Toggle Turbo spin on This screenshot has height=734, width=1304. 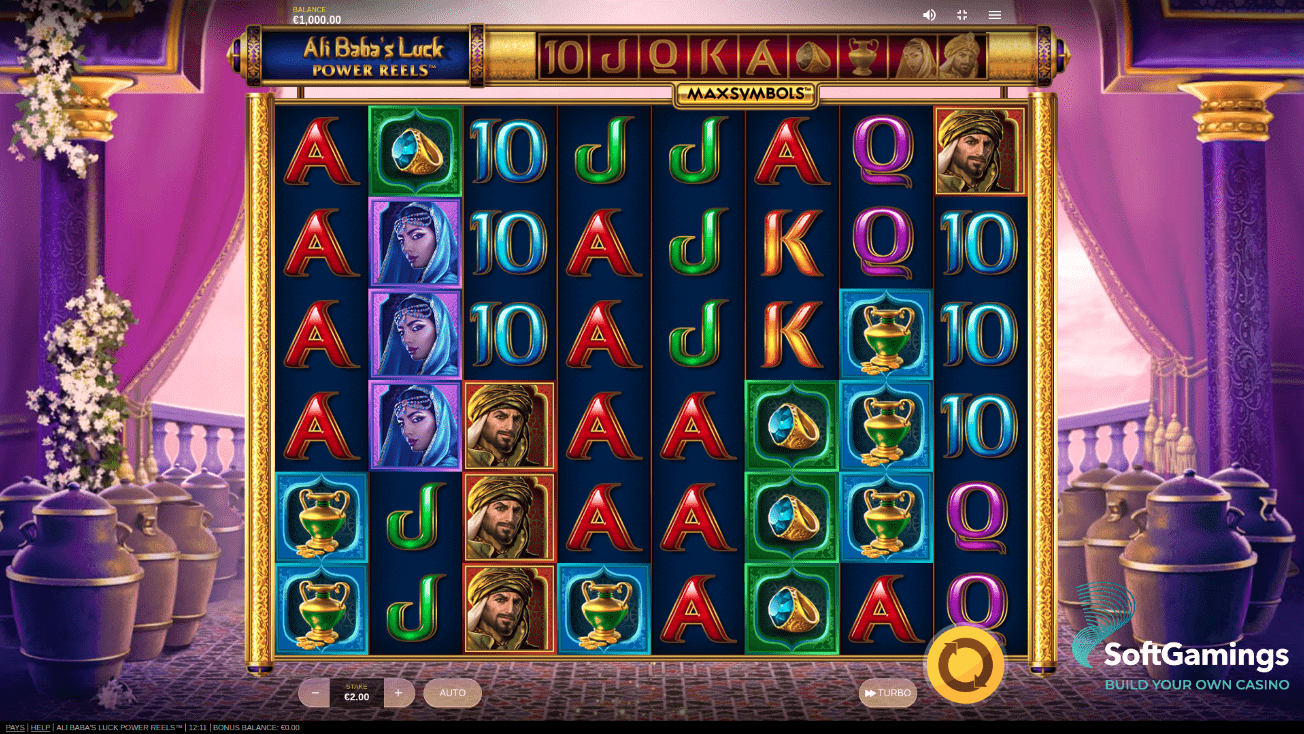pos(886,692)
